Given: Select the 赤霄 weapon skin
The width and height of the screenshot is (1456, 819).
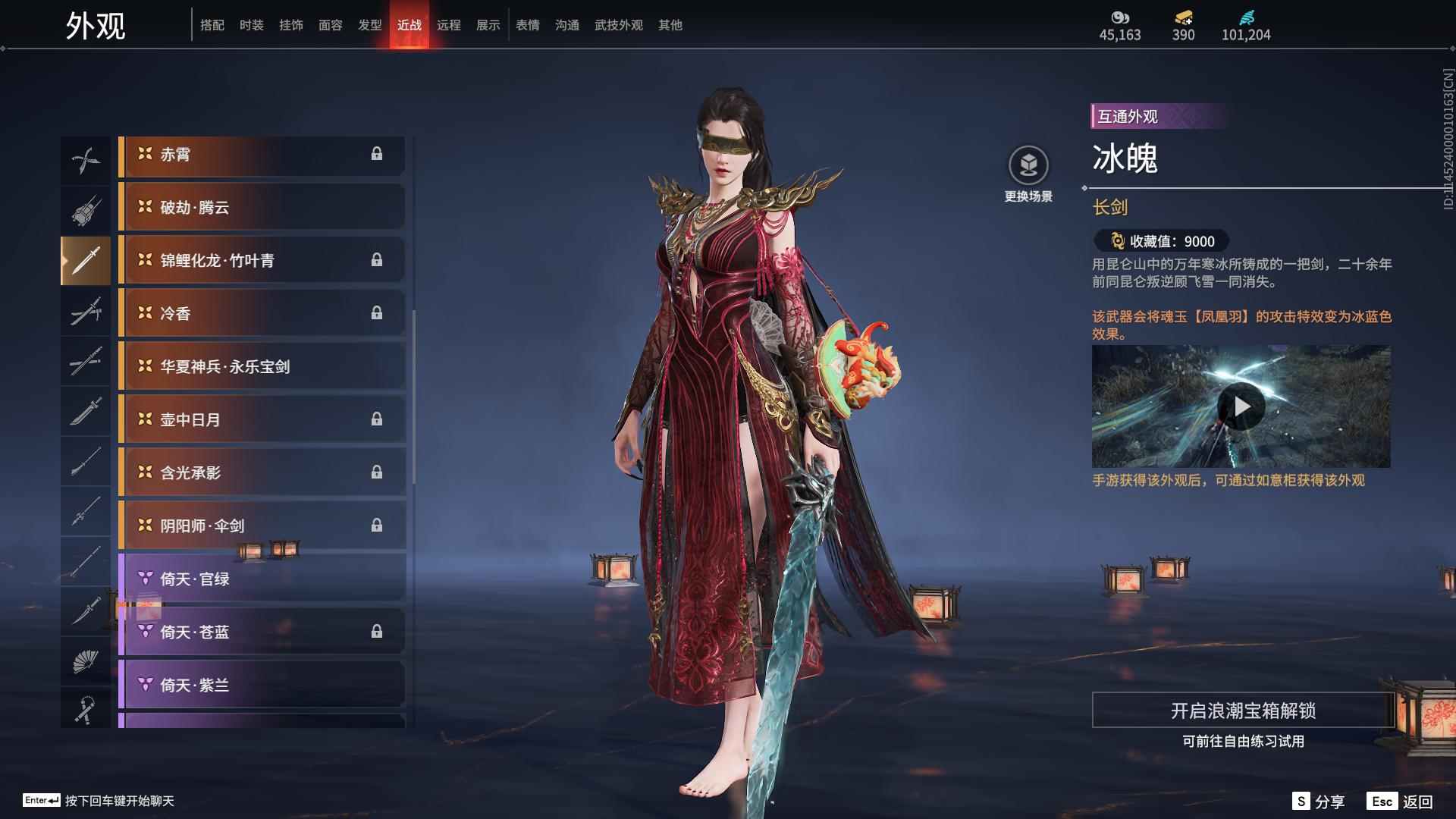Looking at the screenshot, I should (x=262, y=155).
